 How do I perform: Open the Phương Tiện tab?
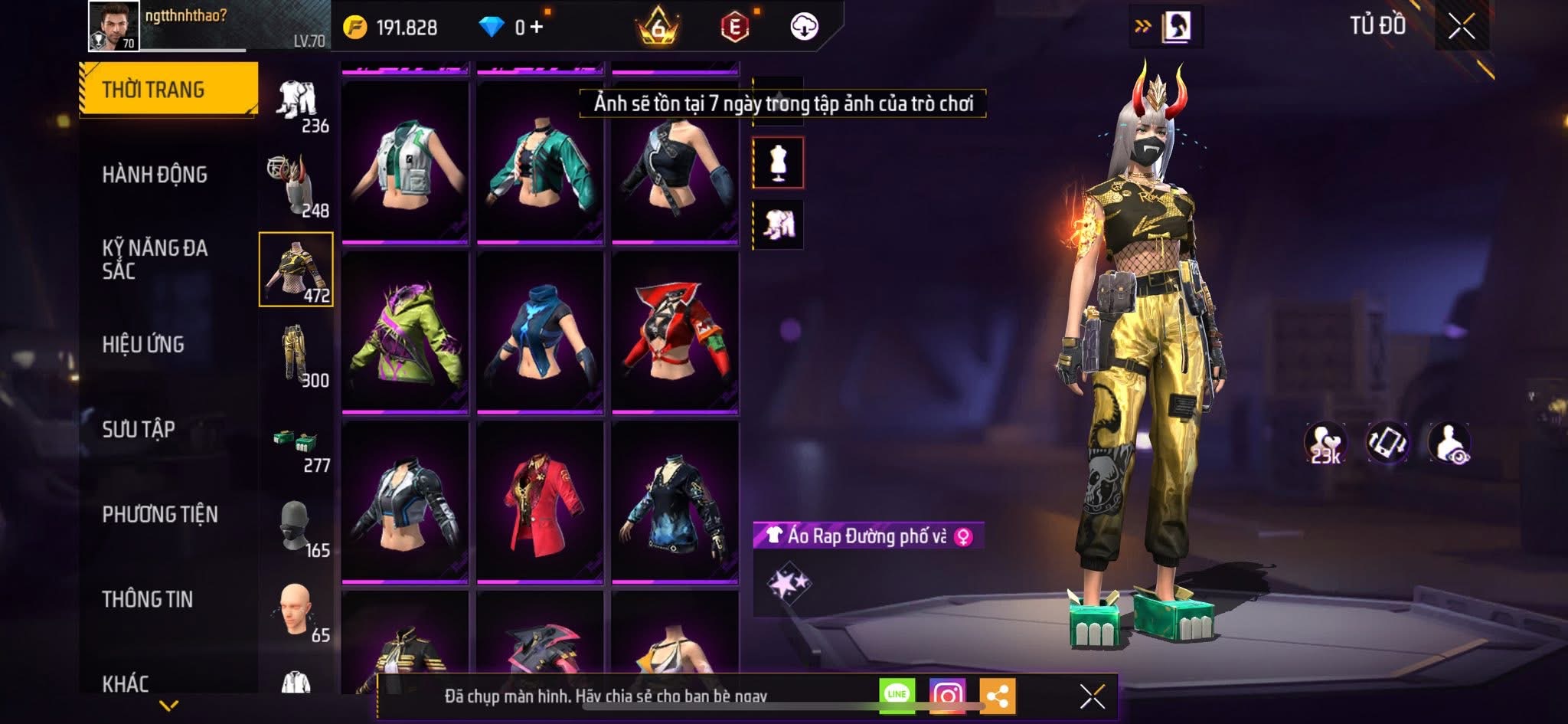pos(160,514)
